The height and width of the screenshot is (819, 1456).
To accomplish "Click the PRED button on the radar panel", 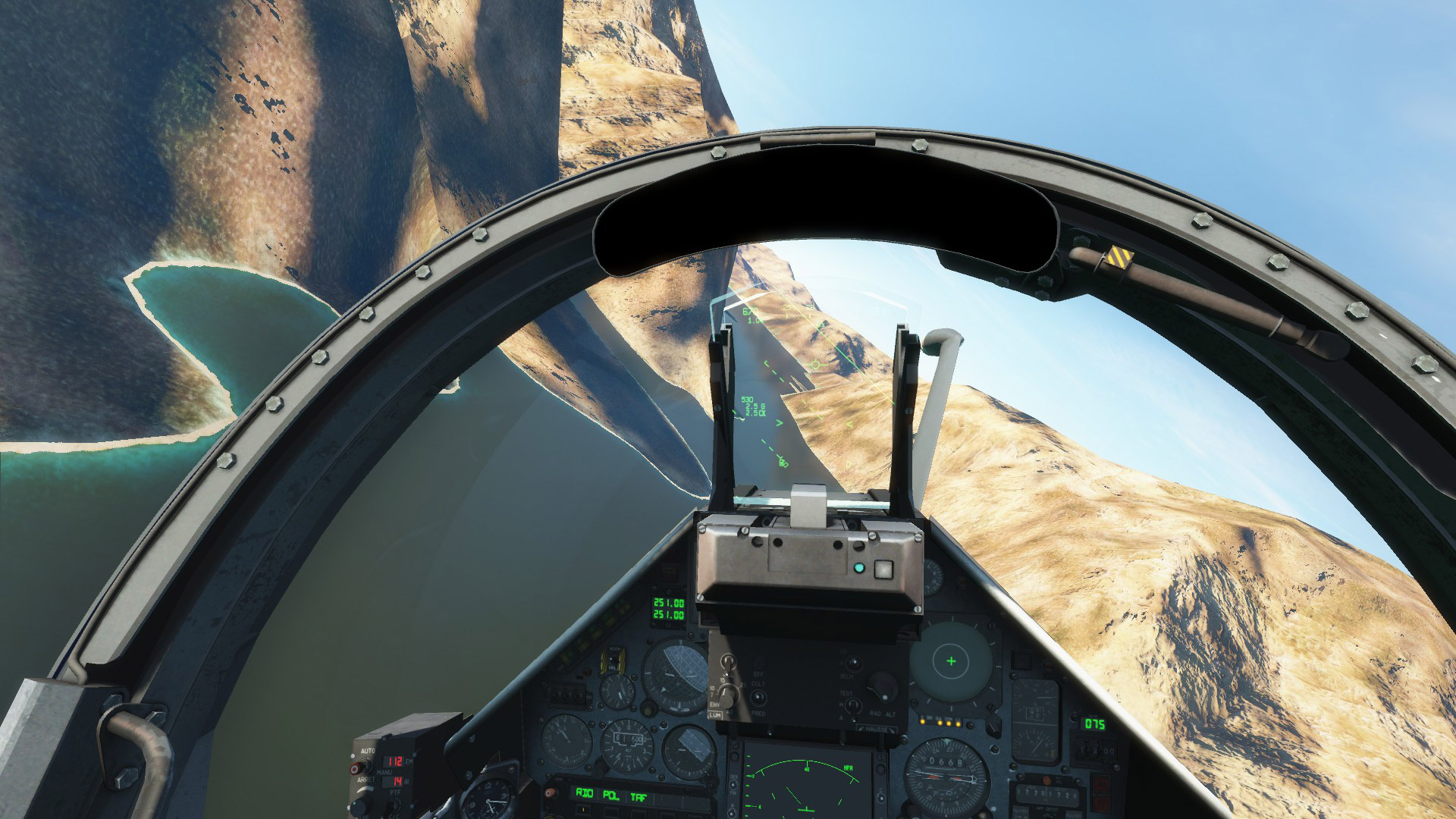I will (x=758, y=698).
